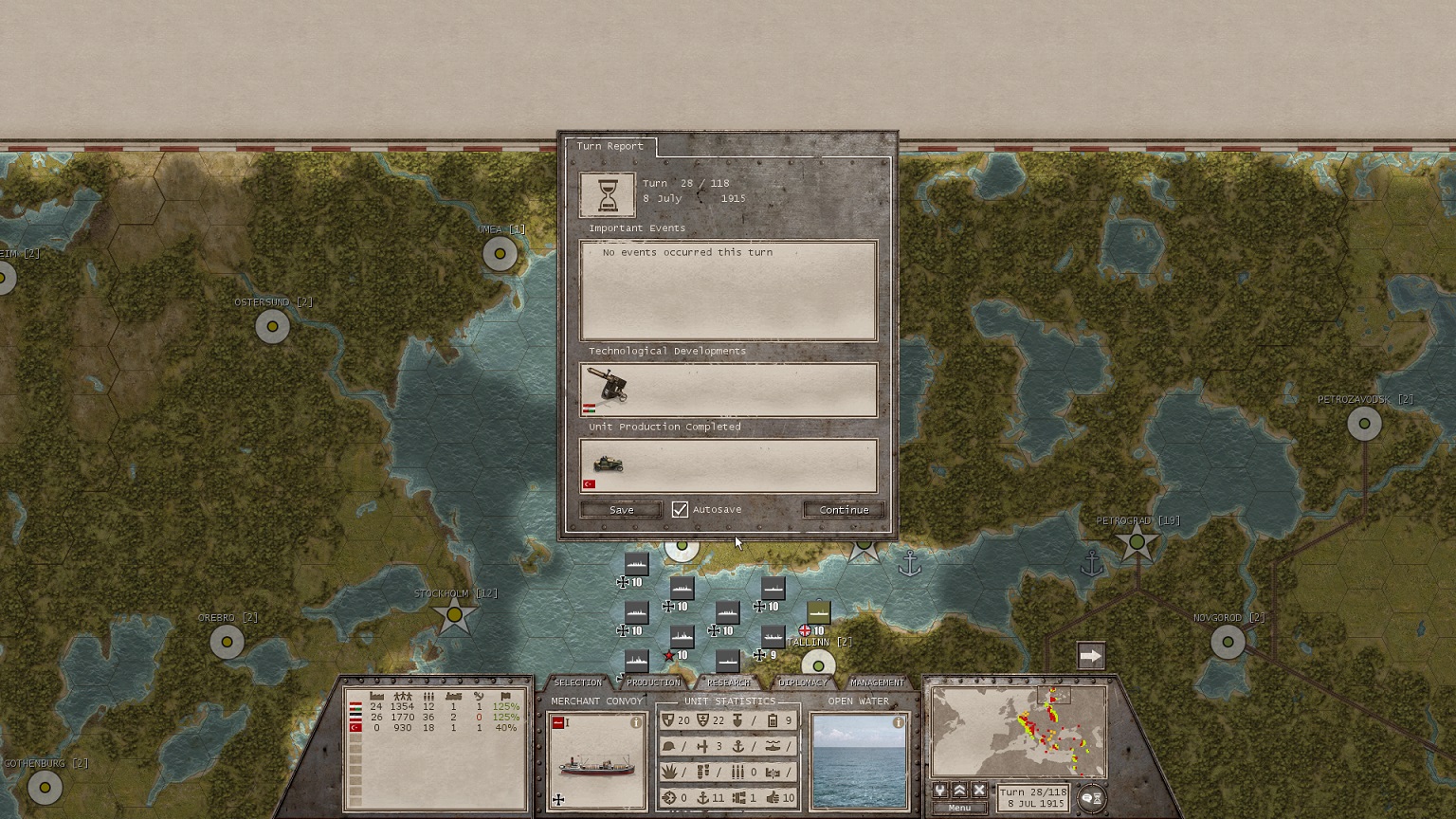This screenshot has height=819, width=1456.
Task: Switch to the Selection tab
Action: click(577, 682)
